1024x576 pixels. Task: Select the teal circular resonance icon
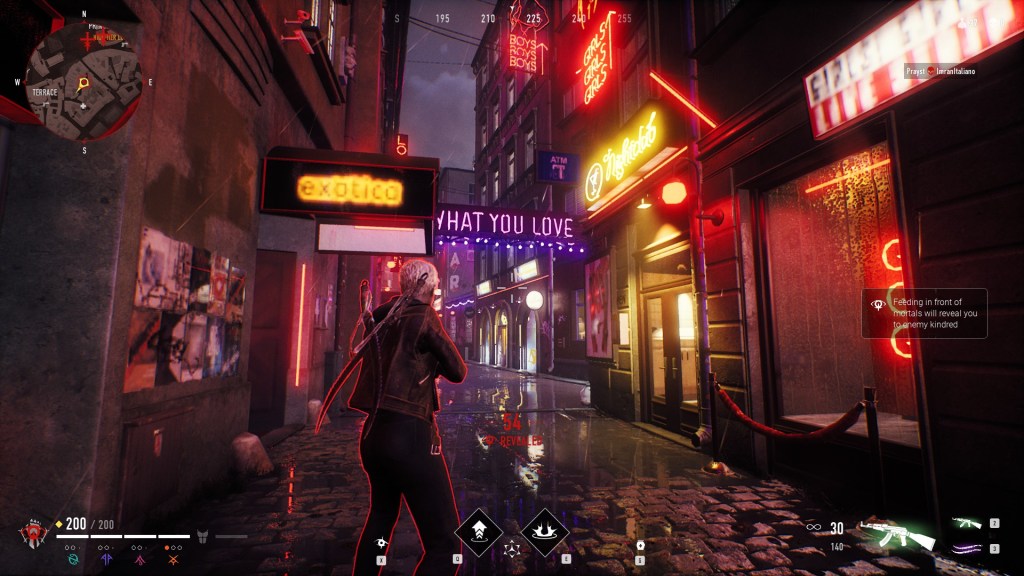point(71,561)
